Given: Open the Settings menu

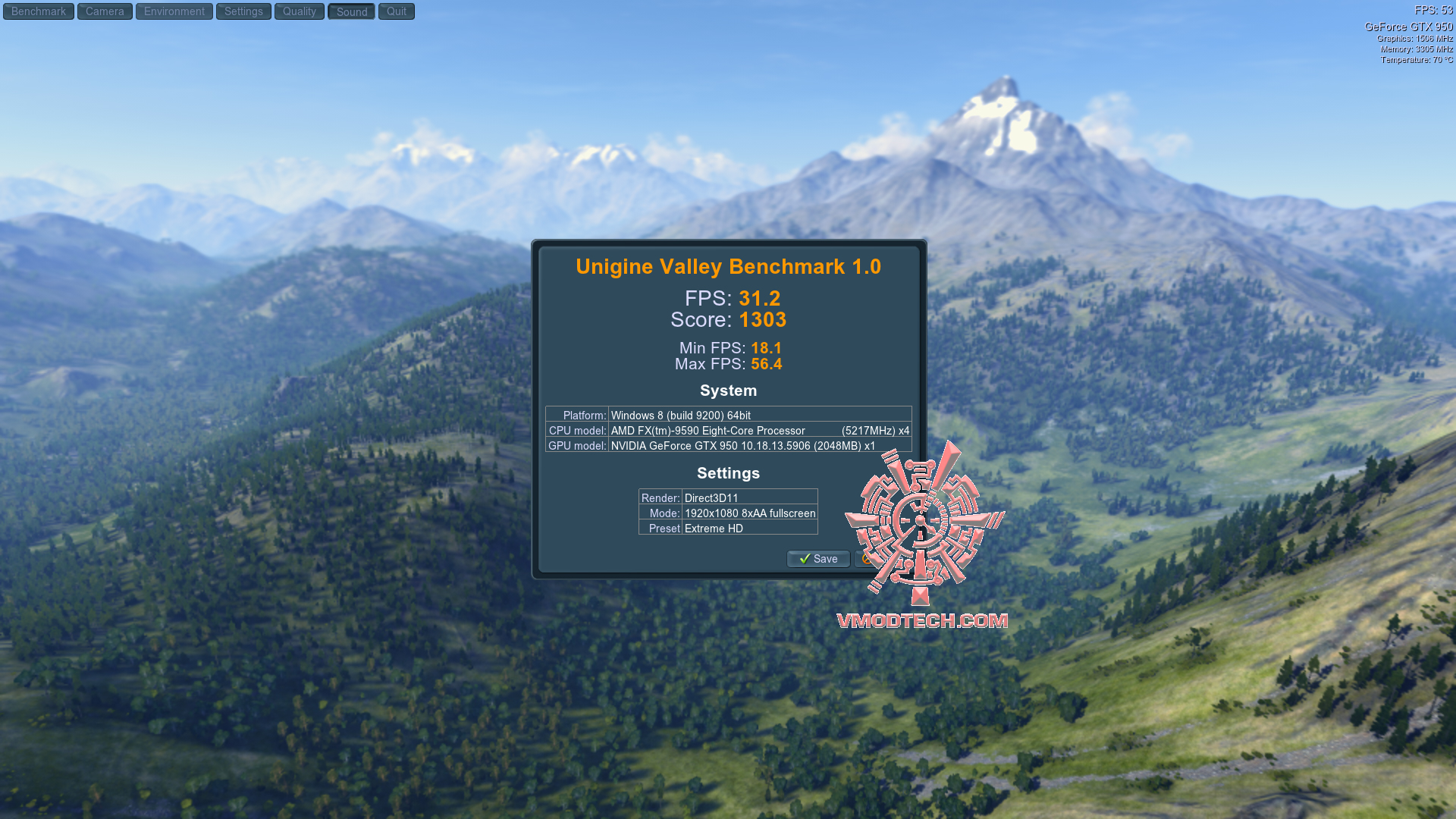Looking at the screenshot, I should 243,11.
